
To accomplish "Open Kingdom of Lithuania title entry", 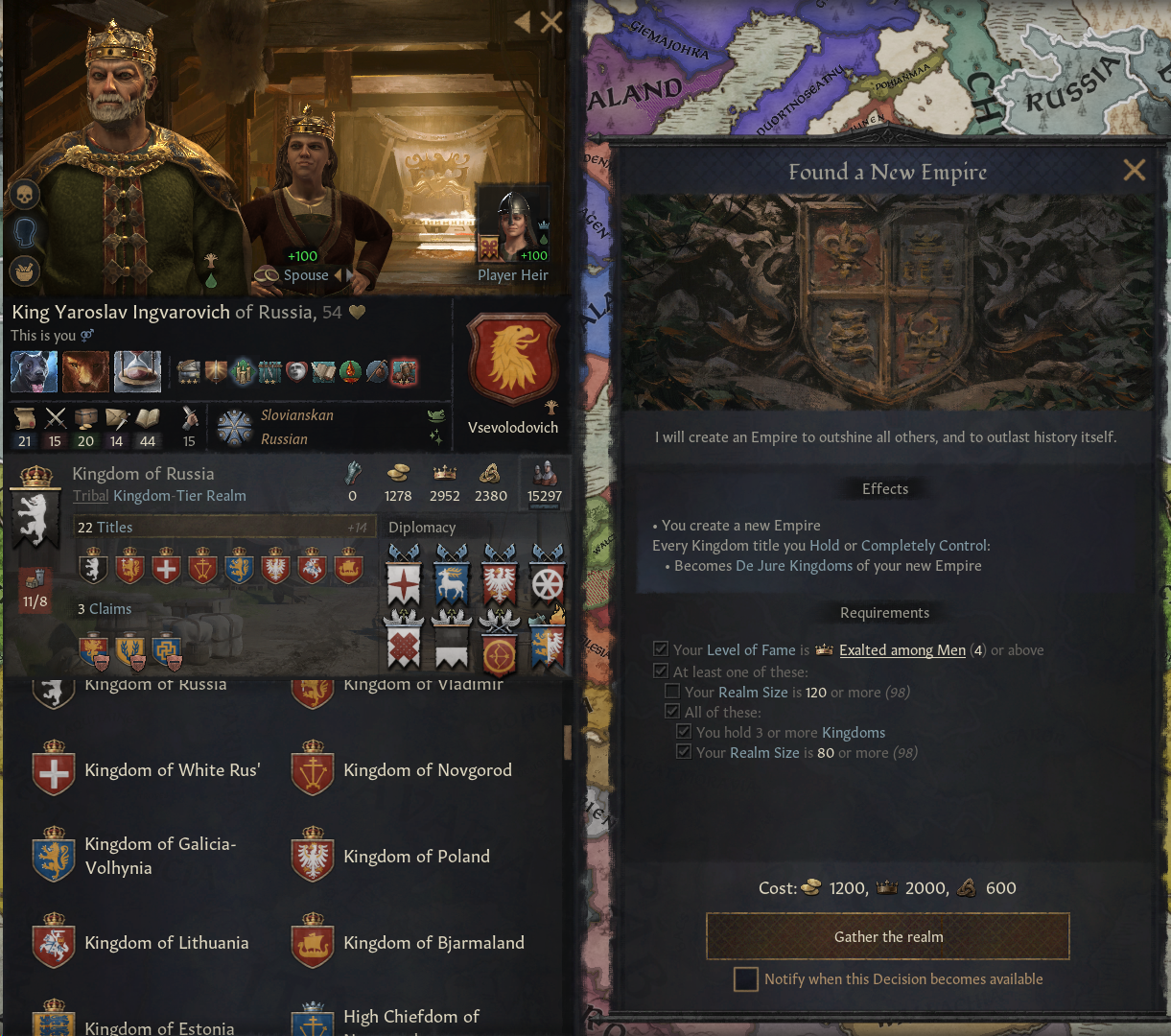I will tap(166, 943).
